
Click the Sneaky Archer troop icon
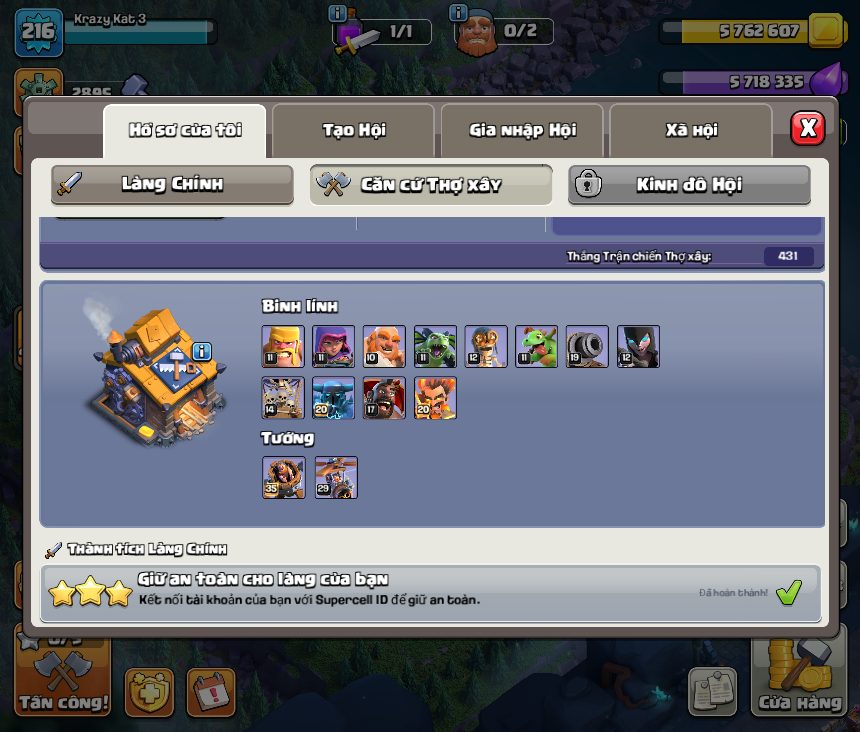pyautogui.click(x=333, y=347)
